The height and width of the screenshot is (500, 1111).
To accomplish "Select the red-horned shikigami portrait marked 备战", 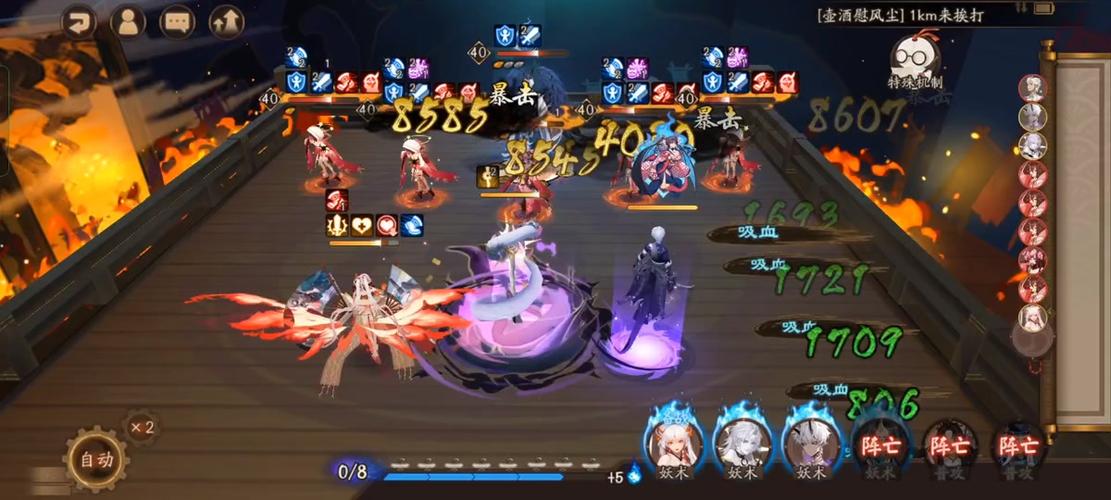I will click(674, 440).
